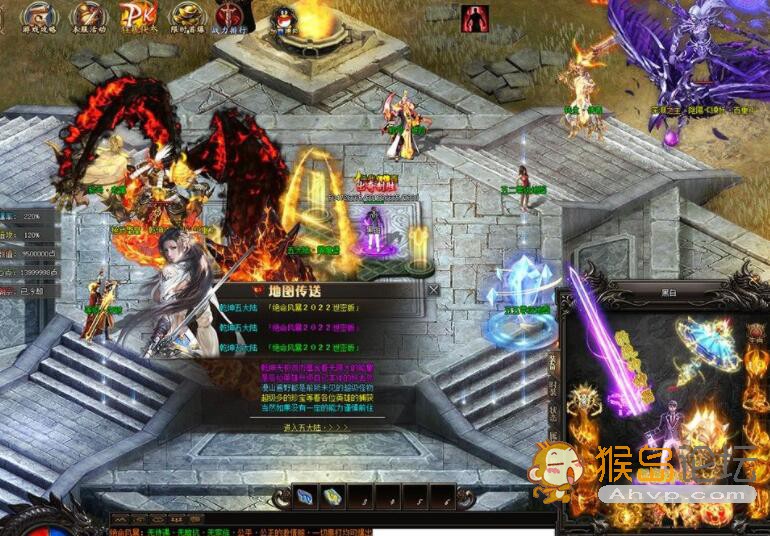The image size is (770, 536).
Task: Switch to the 时装 tab in character panel
Action: pyautogui.click(x=551, y=391)
